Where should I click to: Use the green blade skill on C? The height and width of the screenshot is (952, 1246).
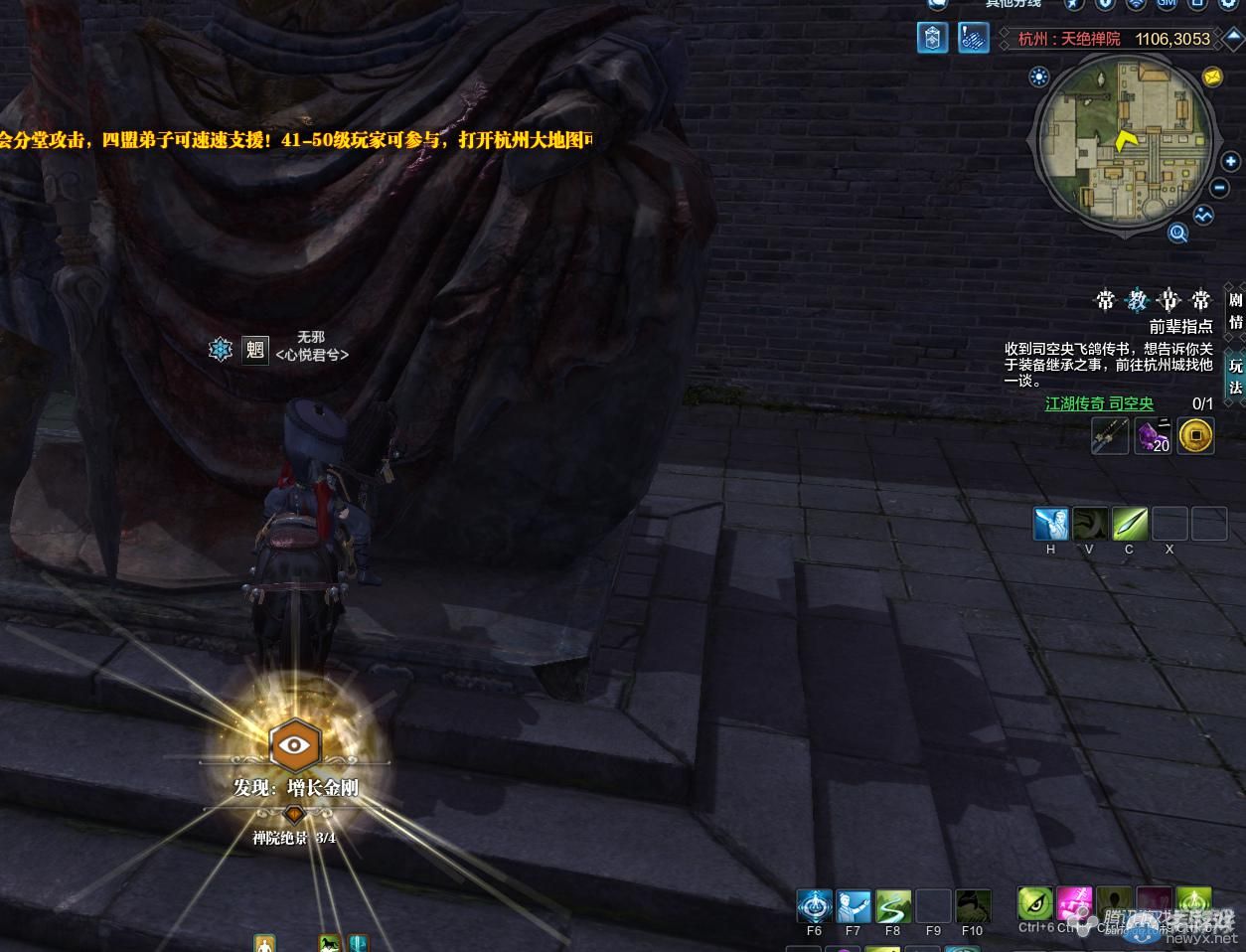coord(1130,524)
